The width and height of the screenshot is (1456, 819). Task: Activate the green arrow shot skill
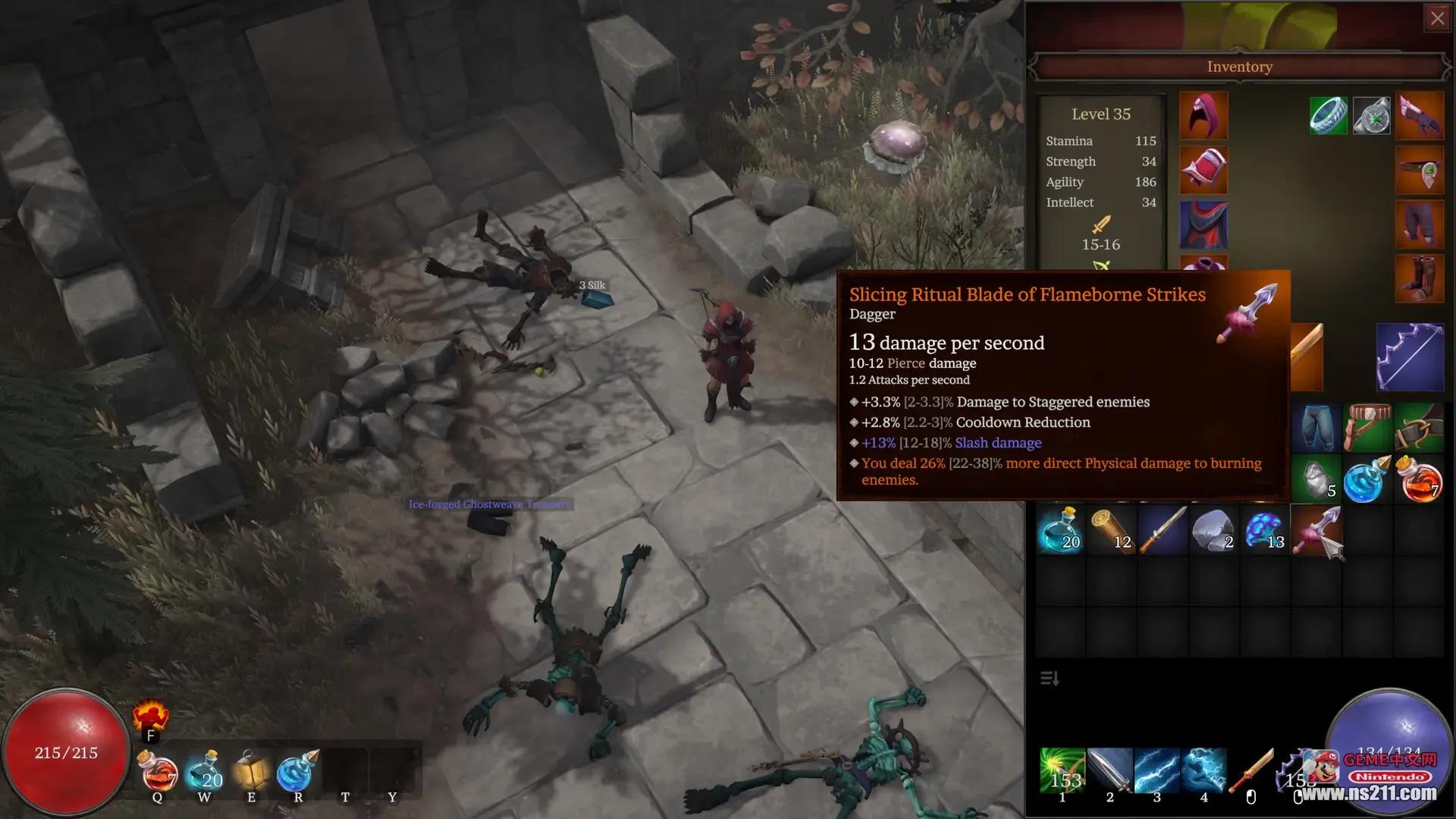(1062, 770)
